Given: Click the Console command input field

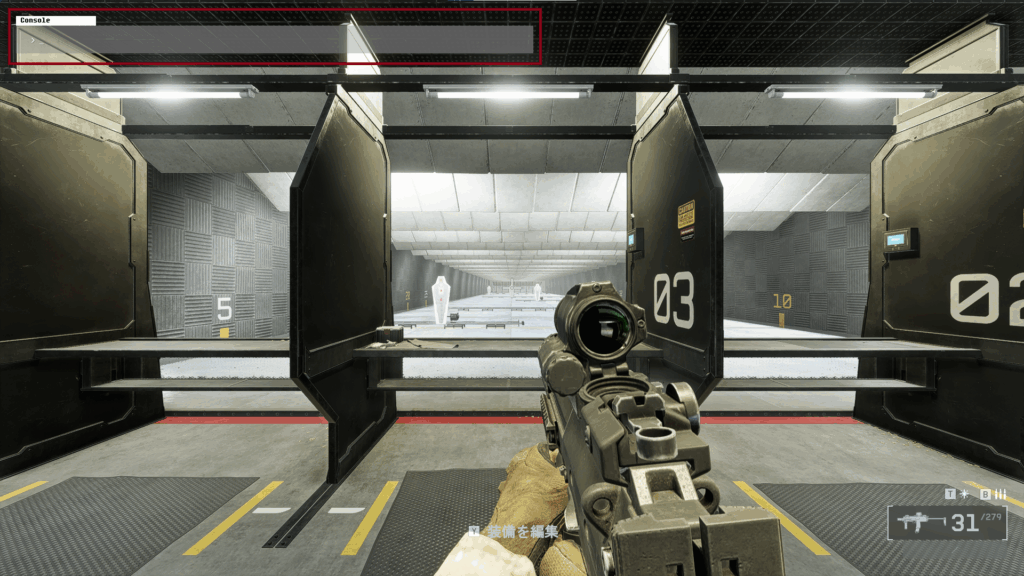Looking at the screenshot, I should tap(275, 39).
